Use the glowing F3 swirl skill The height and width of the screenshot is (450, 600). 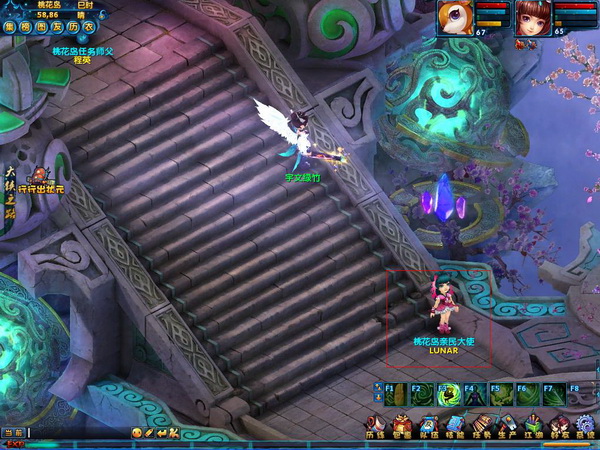[x=448, y=394]
